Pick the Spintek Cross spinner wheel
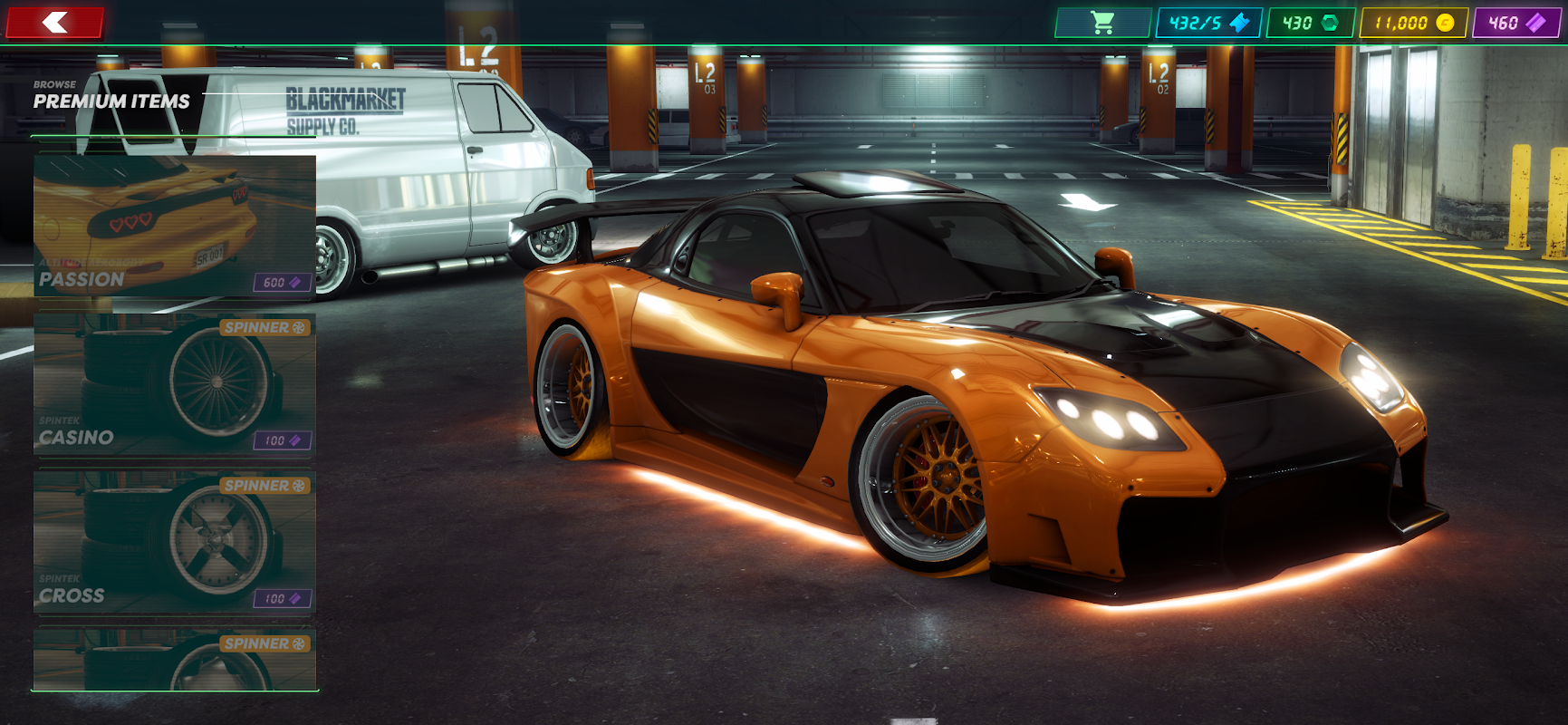Screen dimensions: 1568x725 [x=175, y=542]
